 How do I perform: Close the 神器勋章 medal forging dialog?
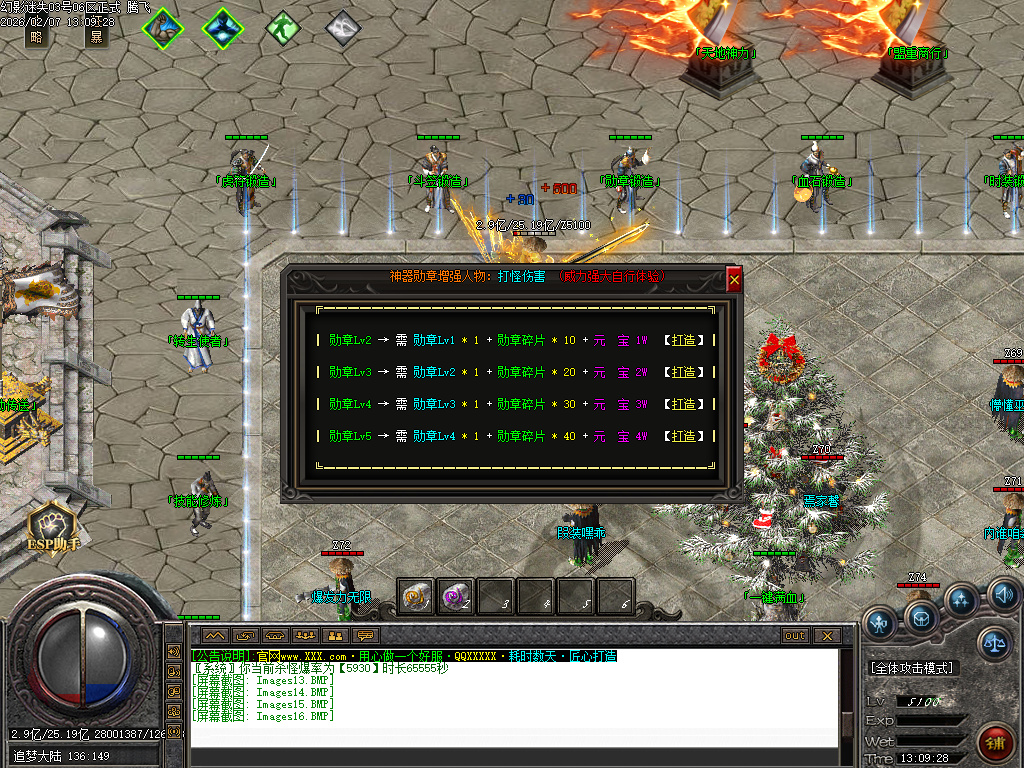734,281
